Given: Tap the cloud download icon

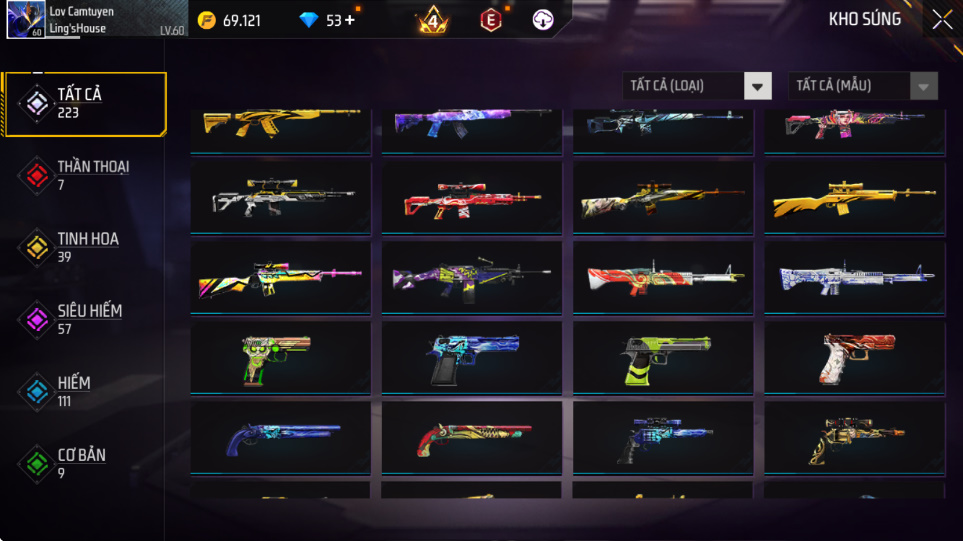Looking at the screenshot, I should pos(543,20).
